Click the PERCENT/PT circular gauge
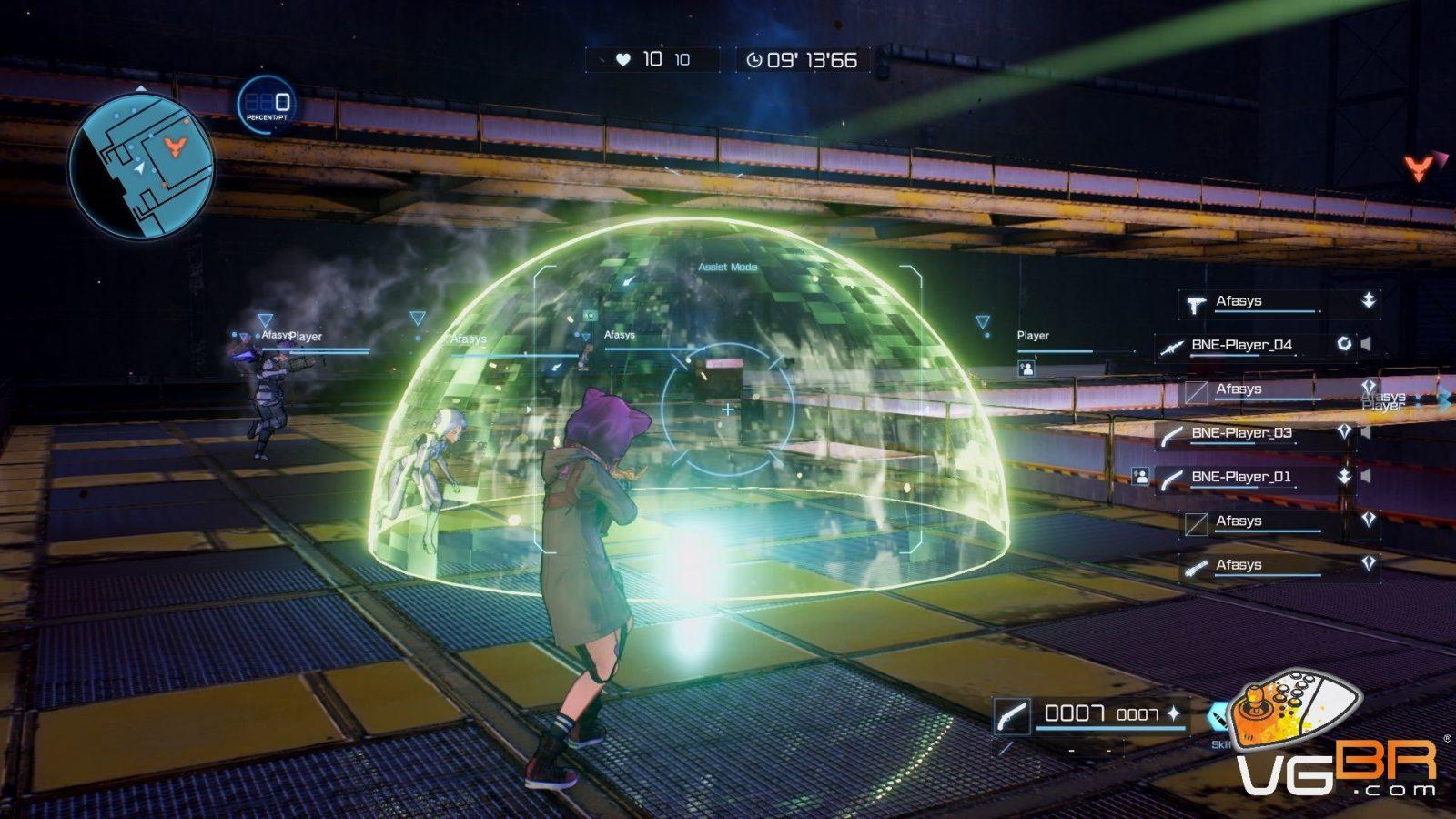 [x=268, y=105]
